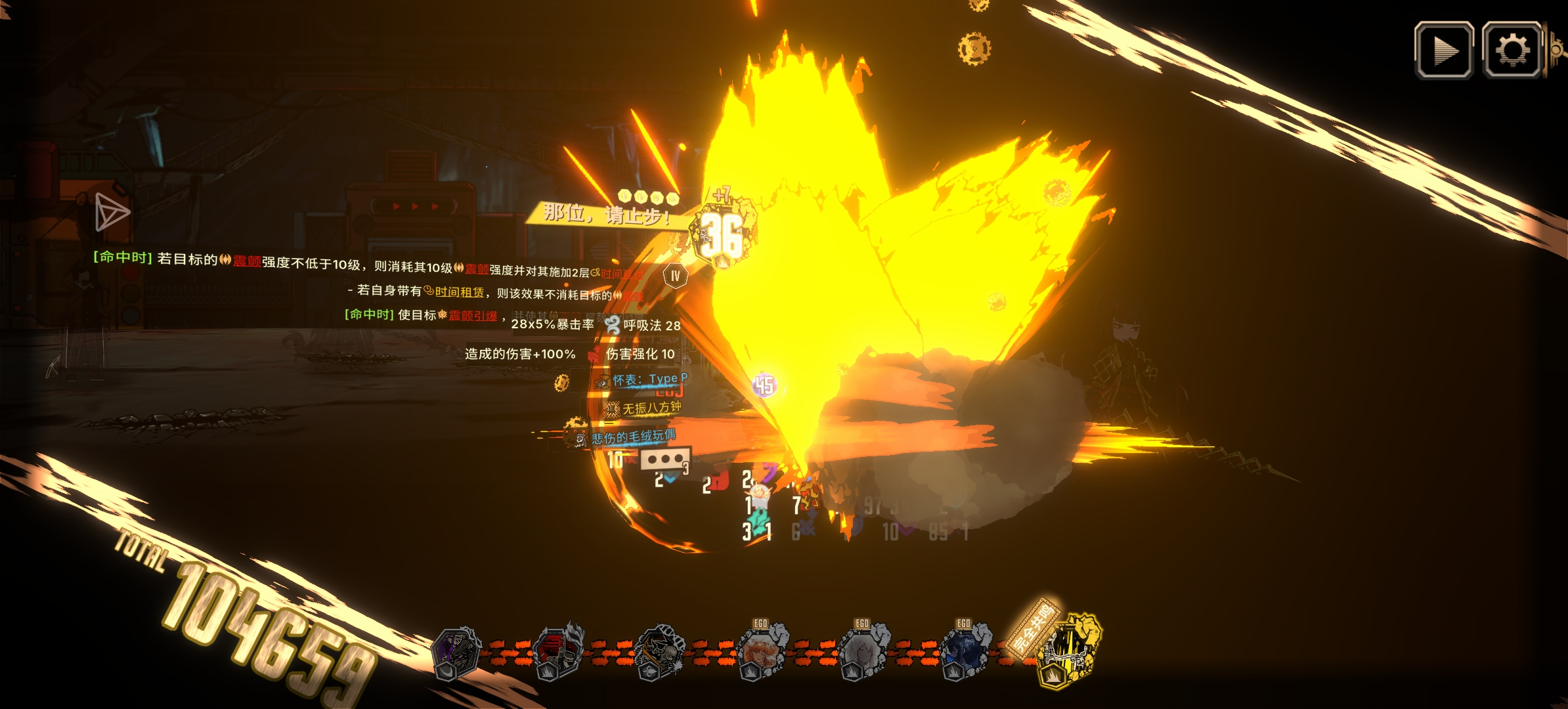The image size is (1568, 709).
Task: Expand the three-dot status effects box
Action: click(x=664, y=459)
